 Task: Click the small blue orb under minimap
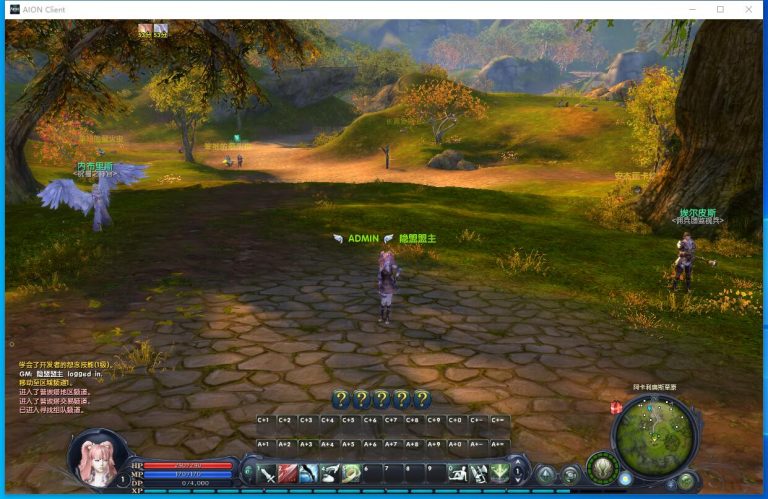coord(626,479)
